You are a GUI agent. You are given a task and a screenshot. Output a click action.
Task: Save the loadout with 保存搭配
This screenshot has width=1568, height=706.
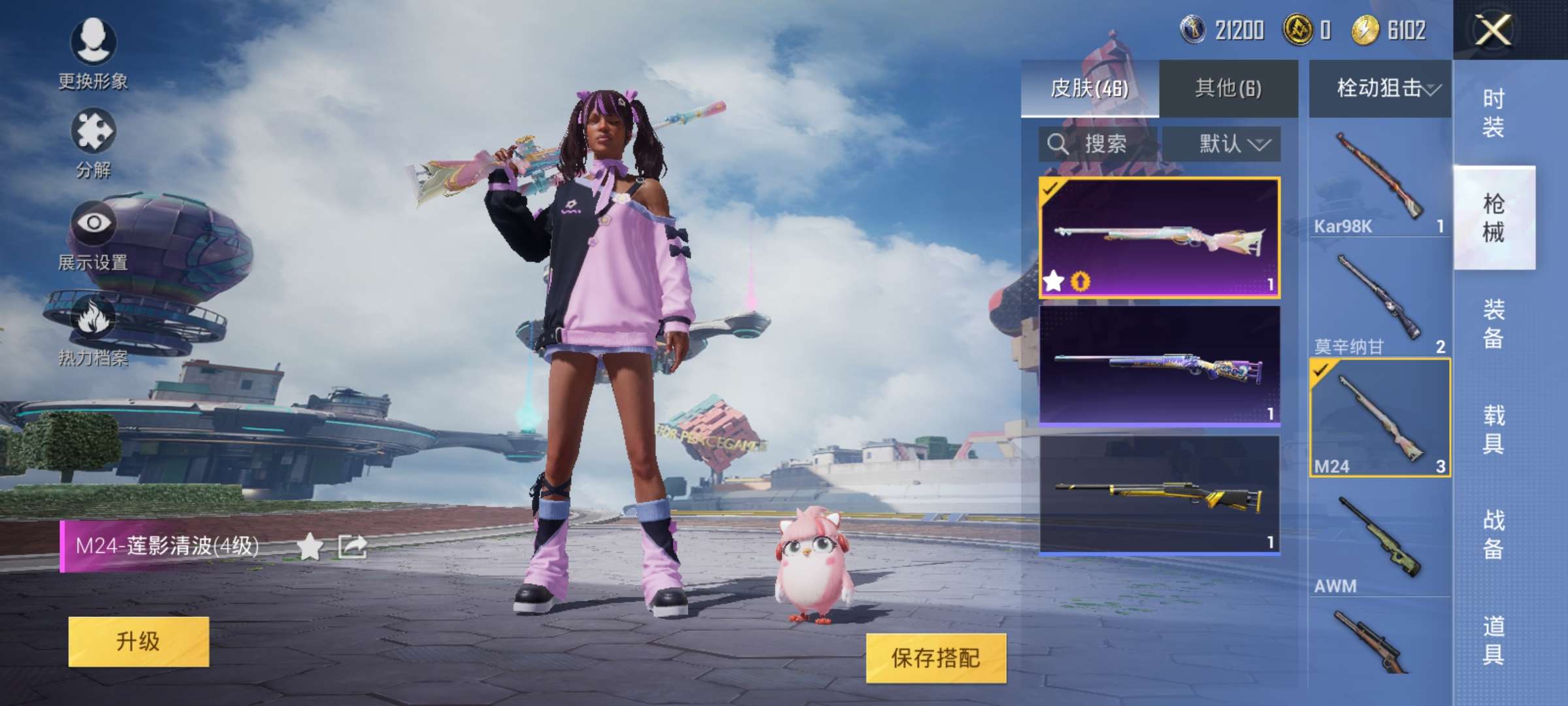[x=936, y=658]
